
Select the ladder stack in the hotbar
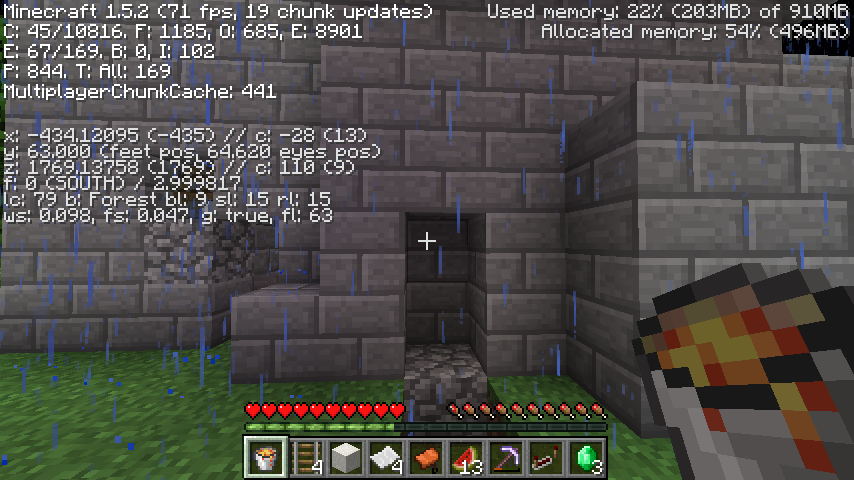[305, 457]
